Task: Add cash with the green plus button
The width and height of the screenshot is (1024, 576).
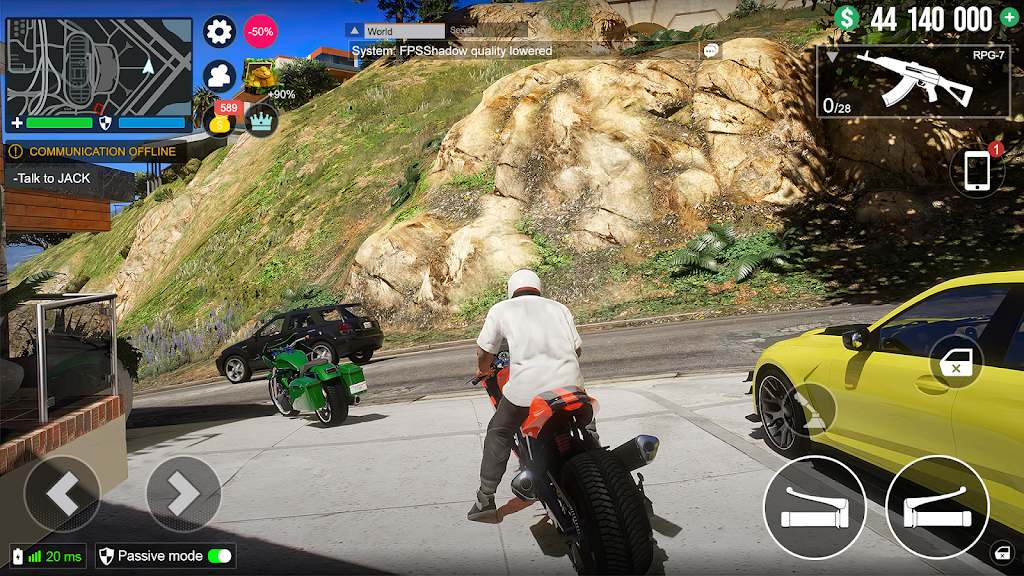Action: tap(1009, 18)
